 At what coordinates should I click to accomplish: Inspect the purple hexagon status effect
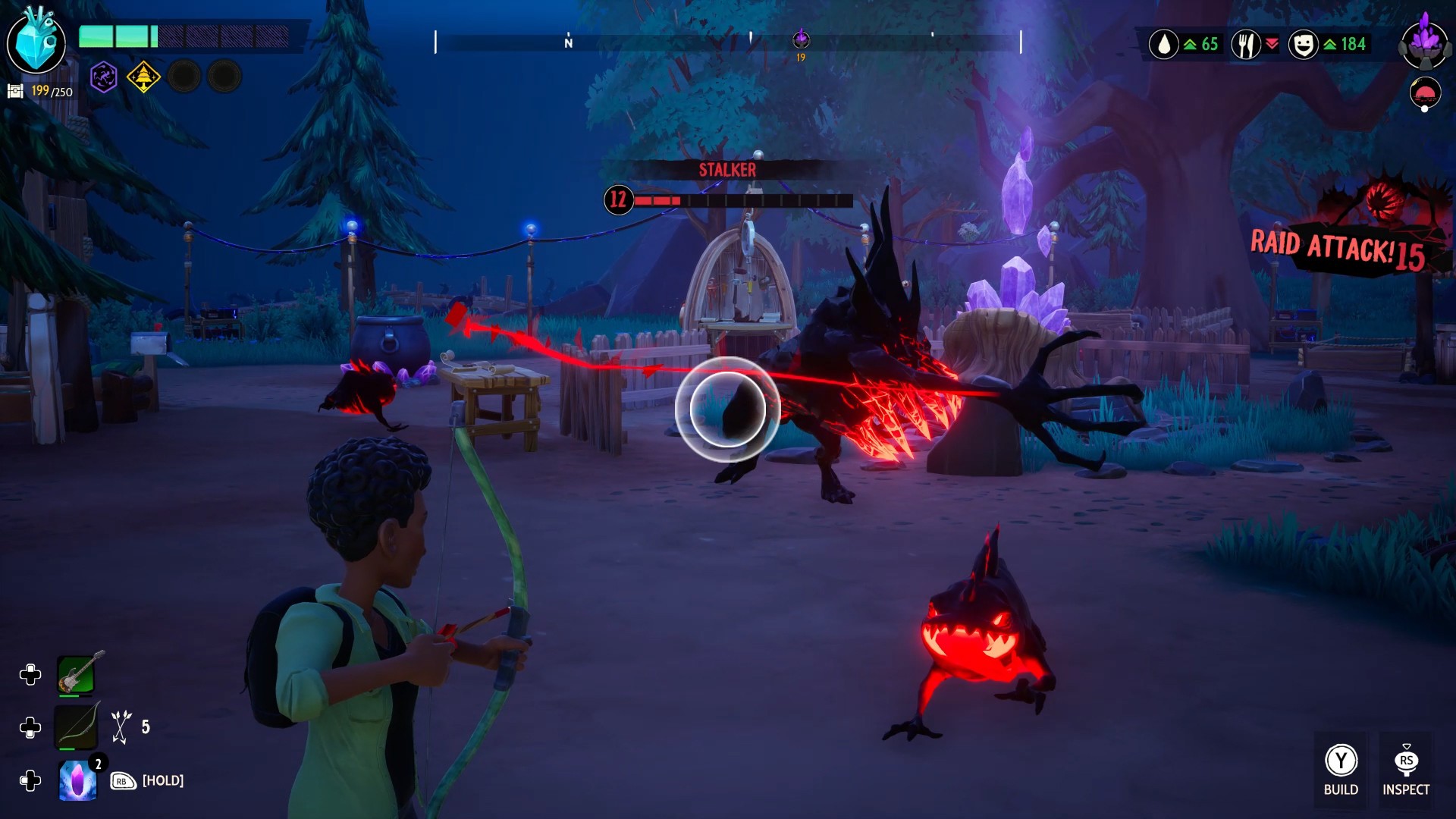click(x=104, y=77)
